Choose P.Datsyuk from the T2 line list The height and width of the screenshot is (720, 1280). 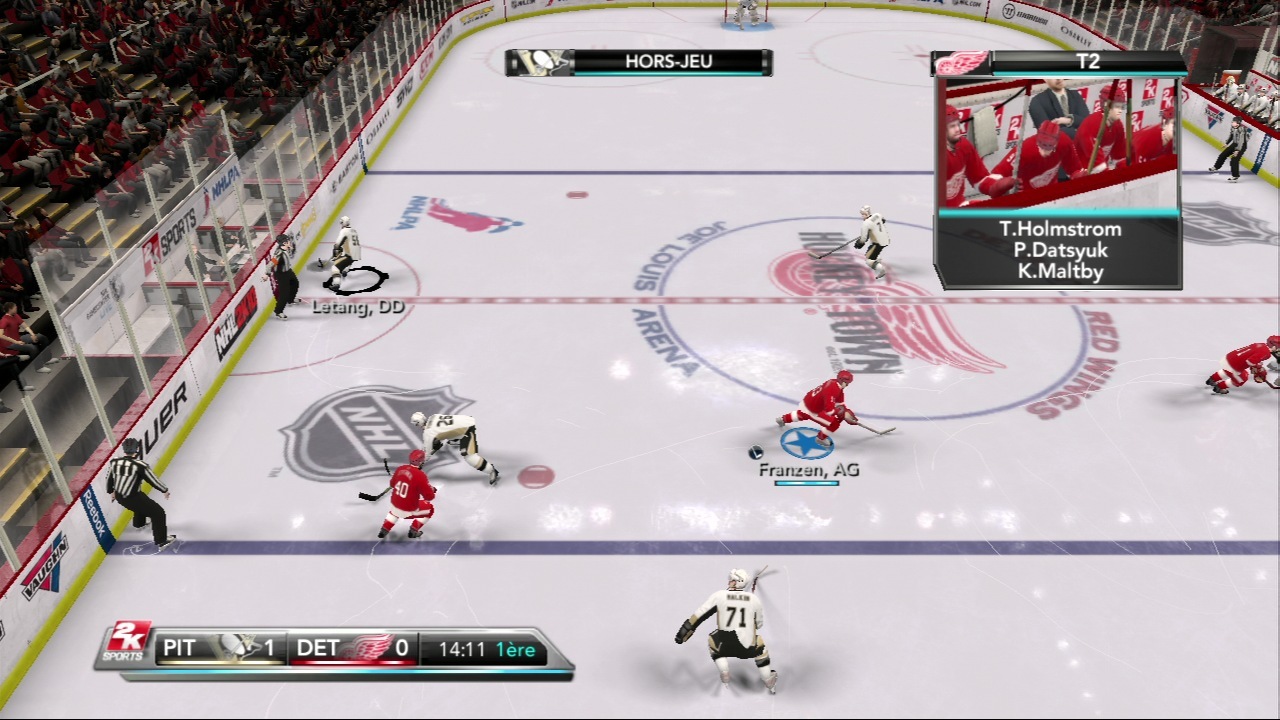point(1060,250)
